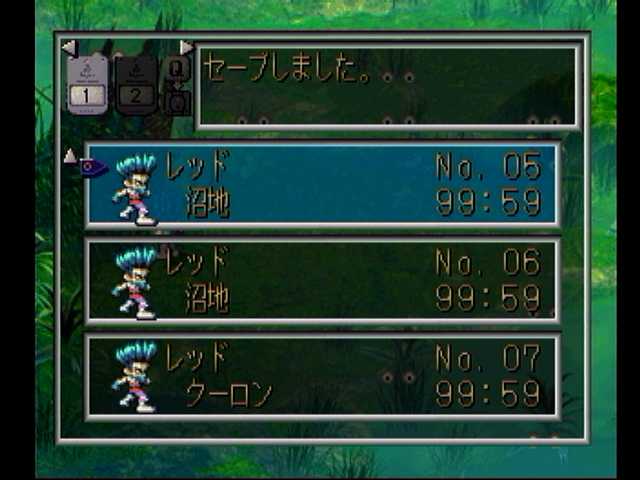
Task: Pick save file No. 07 in クーロン
Action: (x=322, y=376)
